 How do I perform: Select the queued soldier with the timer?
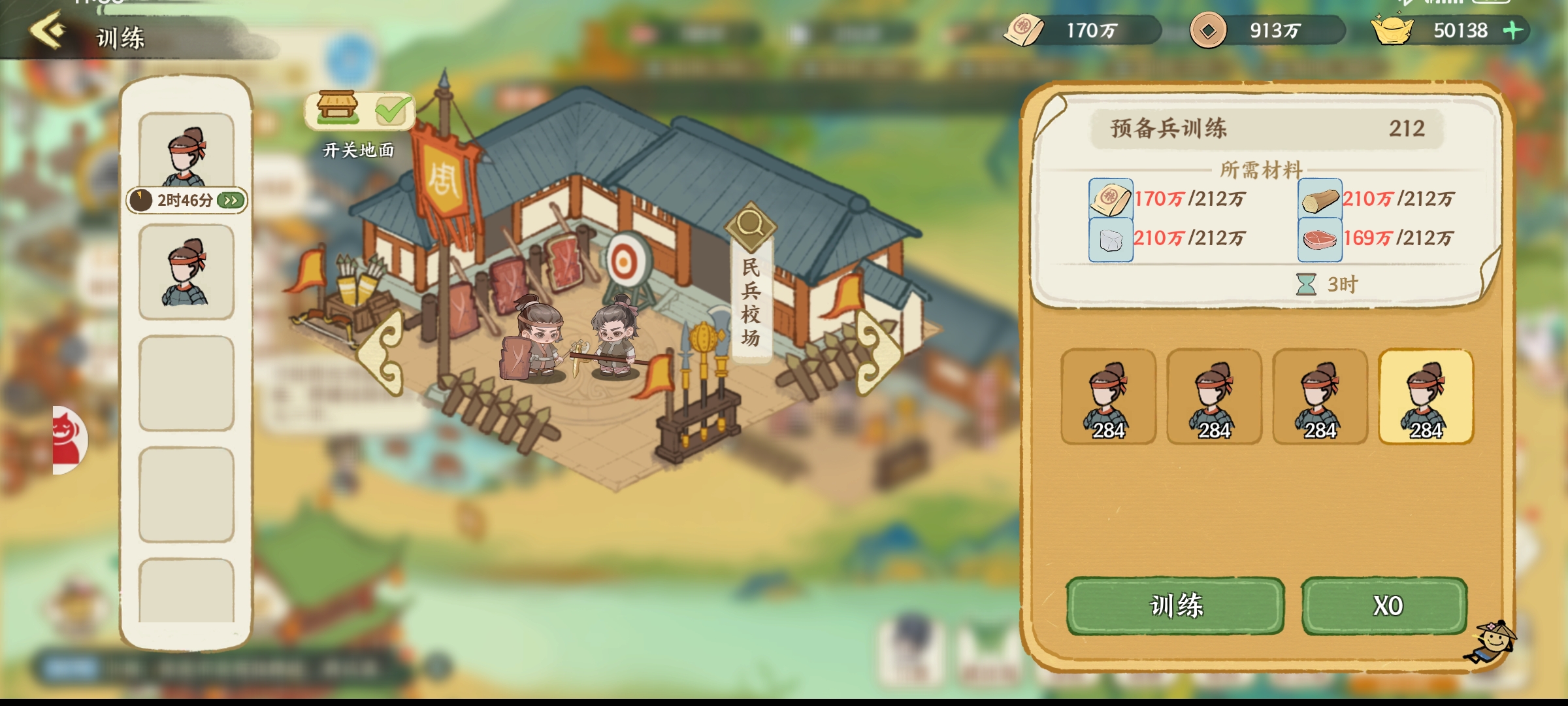(186, 153)
